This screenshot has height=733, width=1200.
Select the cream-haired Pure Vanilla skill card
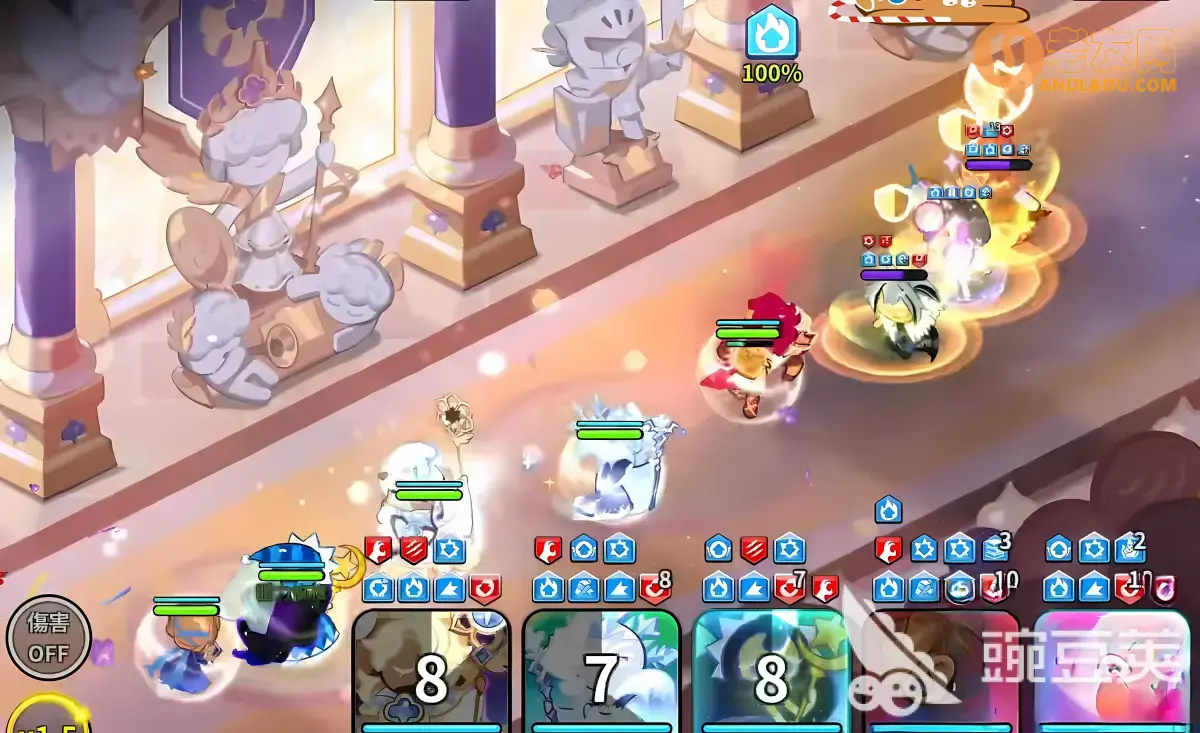pos(432,673)
